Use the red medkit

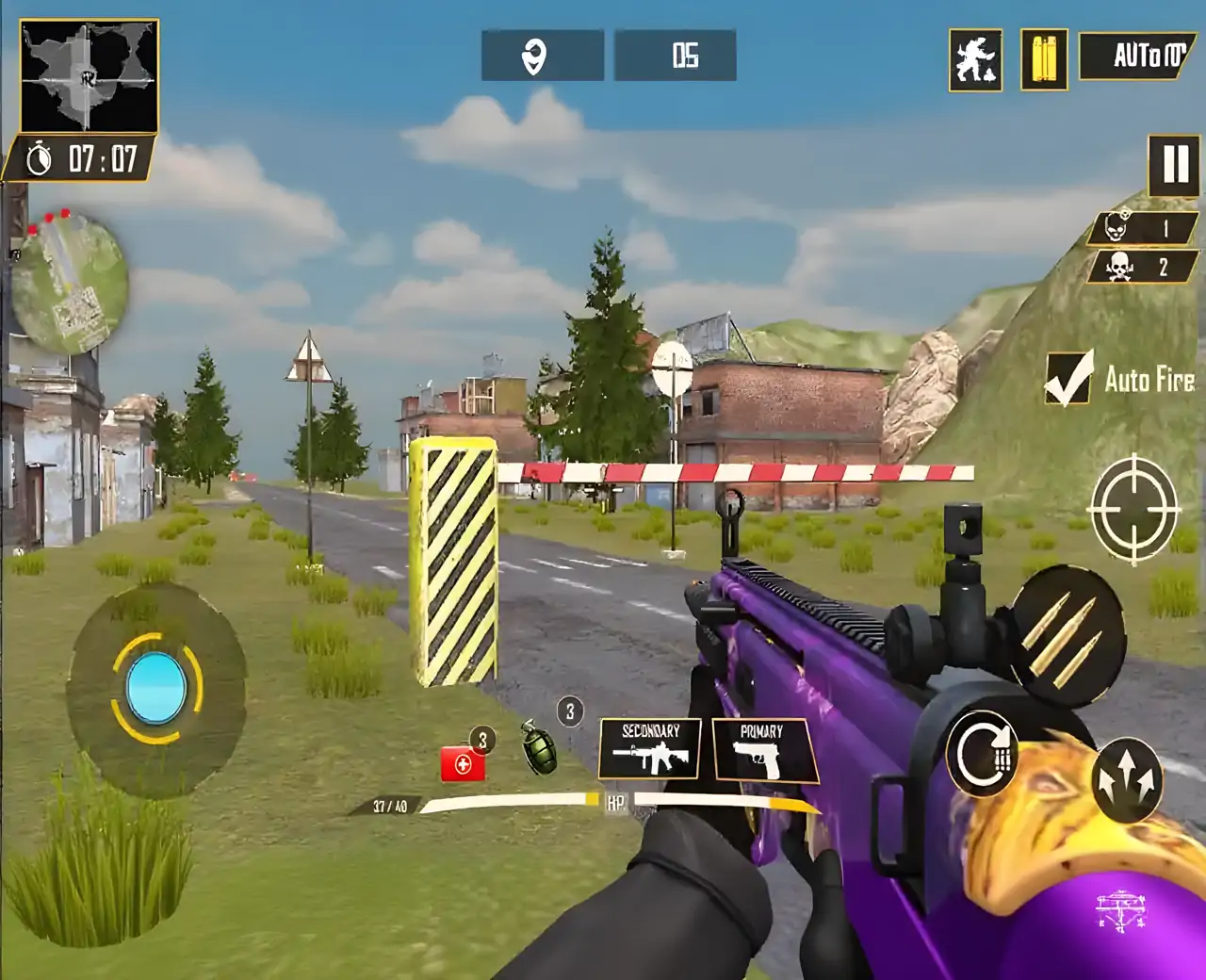coord(463,763)
